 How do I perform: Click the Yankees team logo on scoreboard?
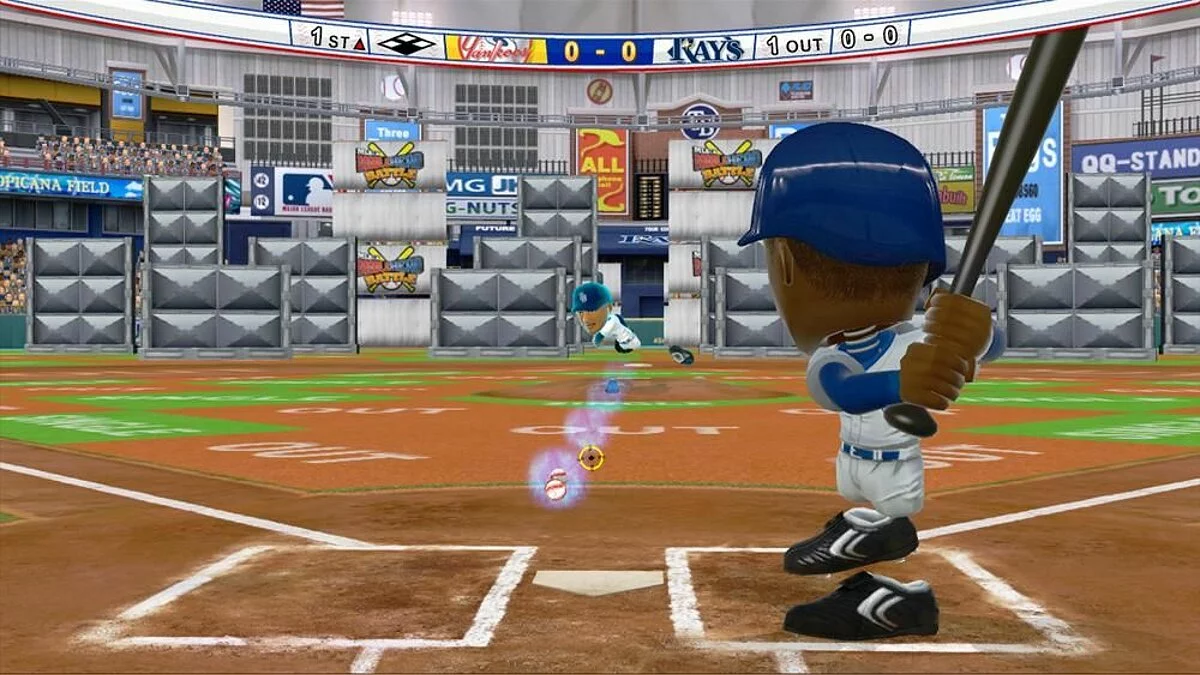click(x=495, y=49)
